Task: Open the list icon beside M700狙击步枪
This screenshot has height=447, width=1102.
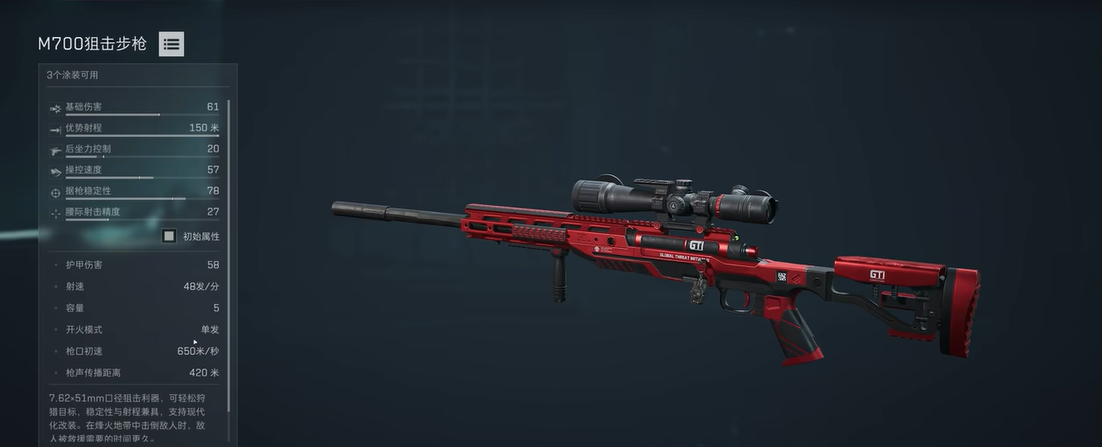Action: click(171, 44)
